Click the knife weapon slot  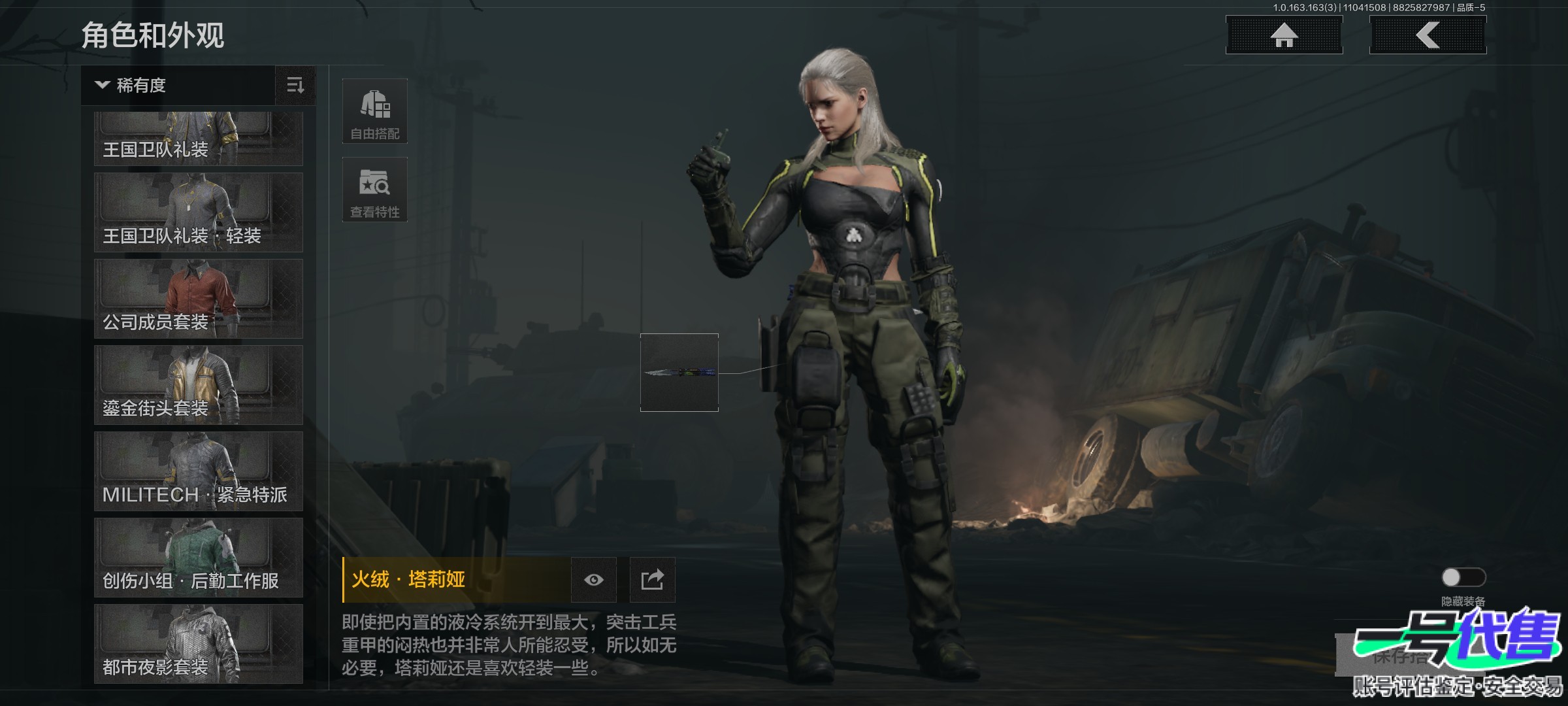coord(679,373)
